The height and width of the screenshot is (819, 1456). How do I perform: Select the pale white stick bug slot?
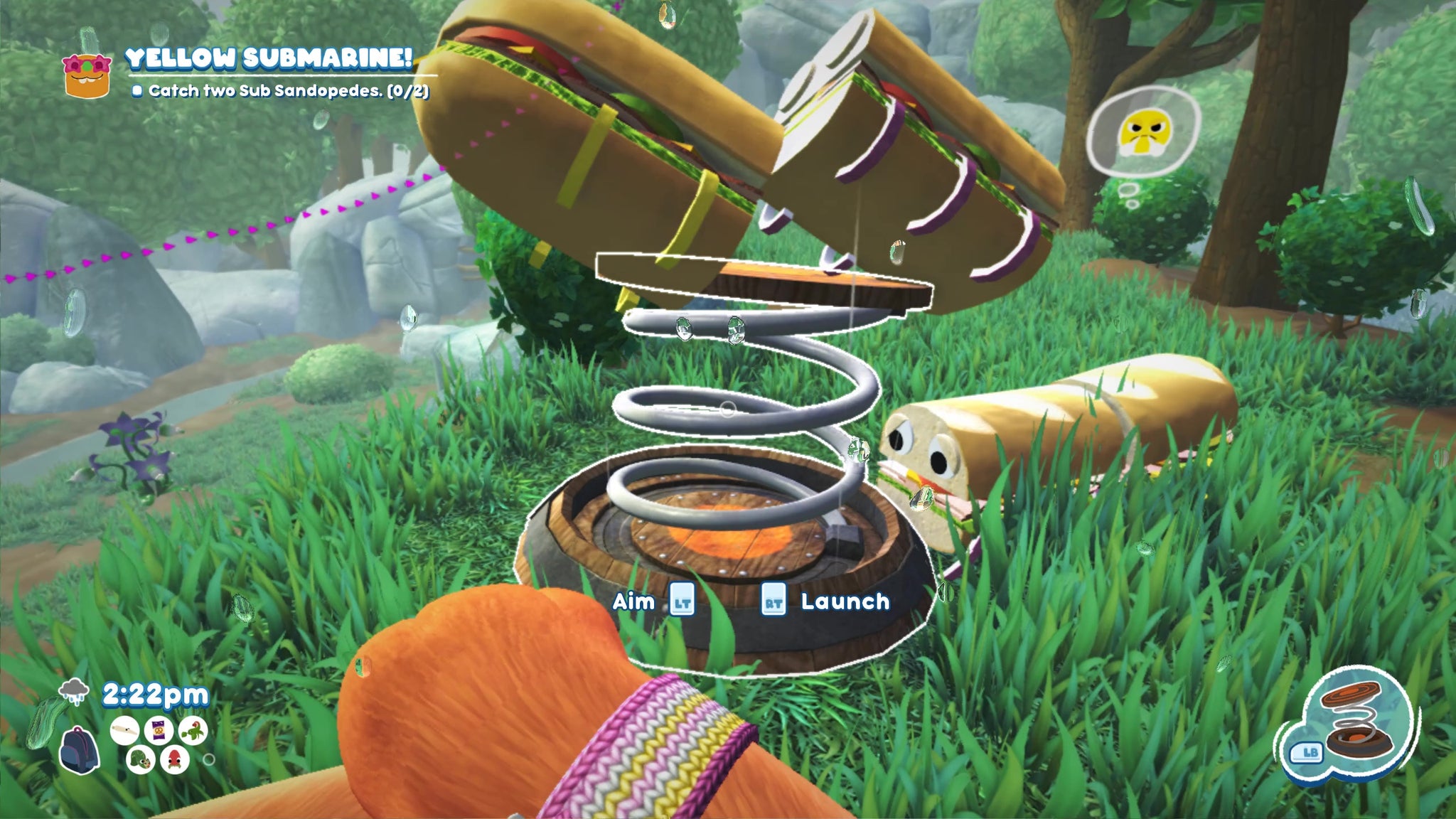(x=124, y=732)
